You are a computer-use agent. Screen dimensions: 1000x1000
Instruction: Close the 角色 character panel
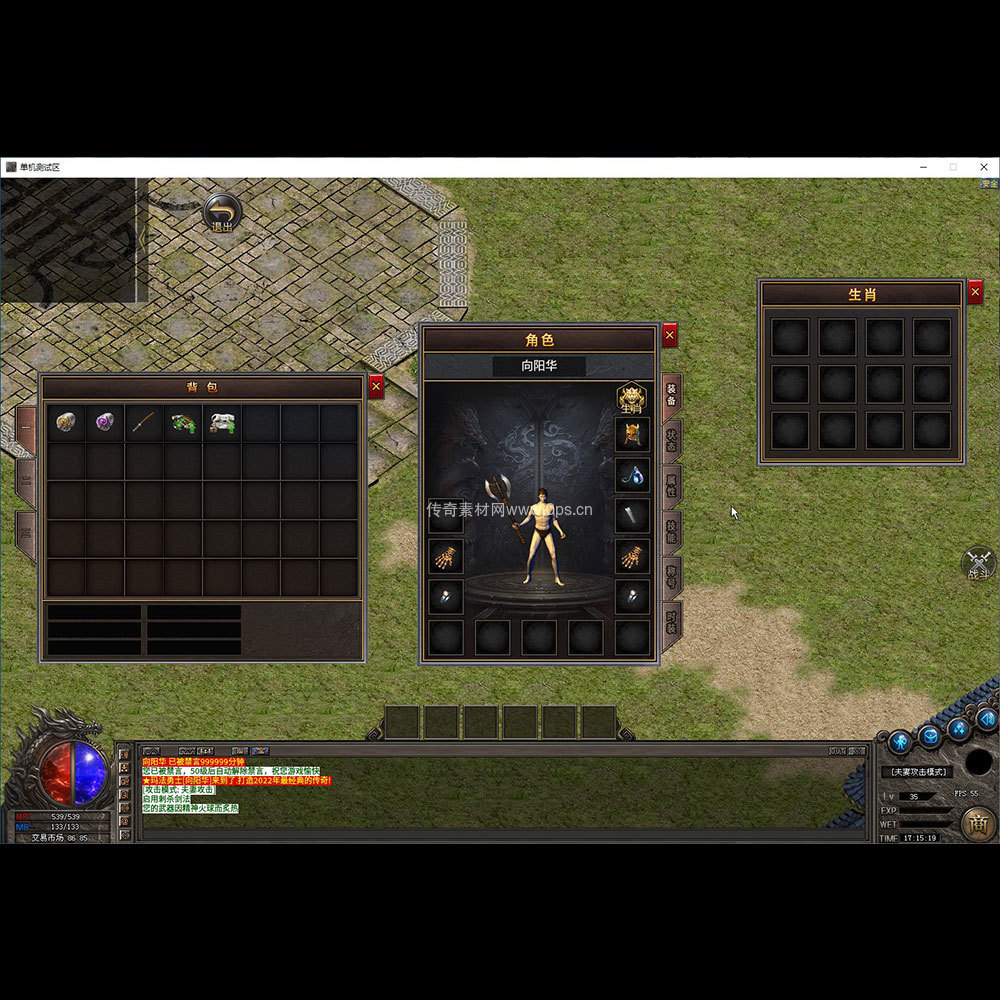[670, 335]
